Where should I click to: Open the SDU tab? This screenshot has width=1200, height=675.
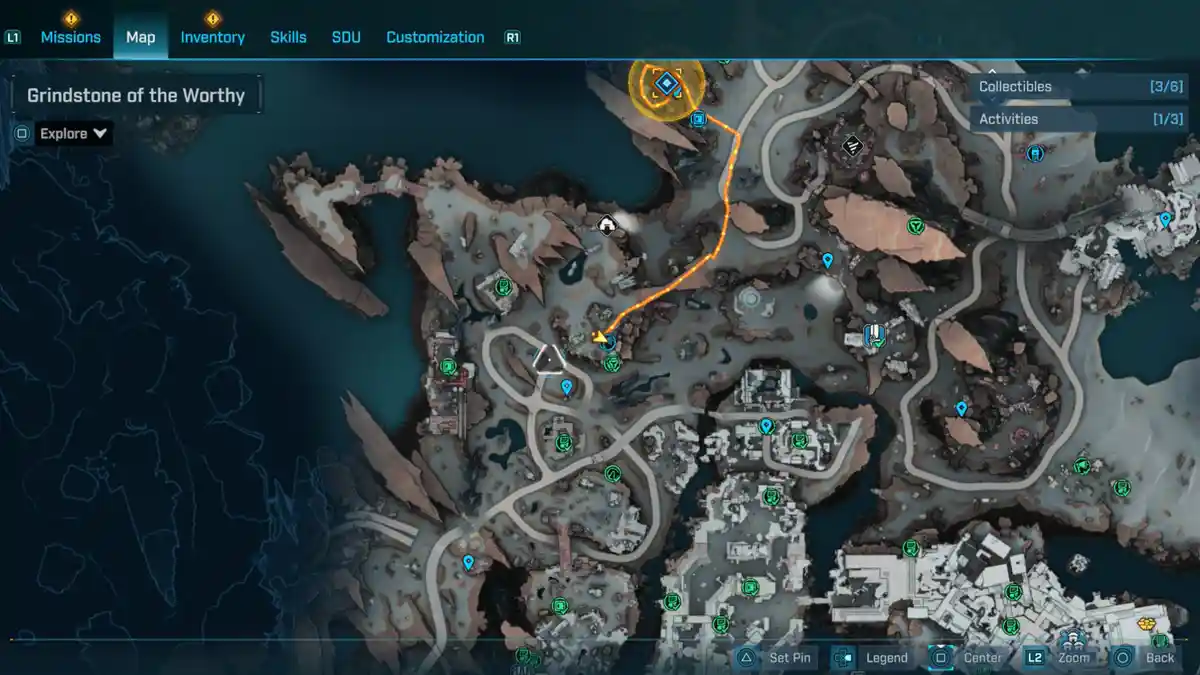tap(346, 37)
